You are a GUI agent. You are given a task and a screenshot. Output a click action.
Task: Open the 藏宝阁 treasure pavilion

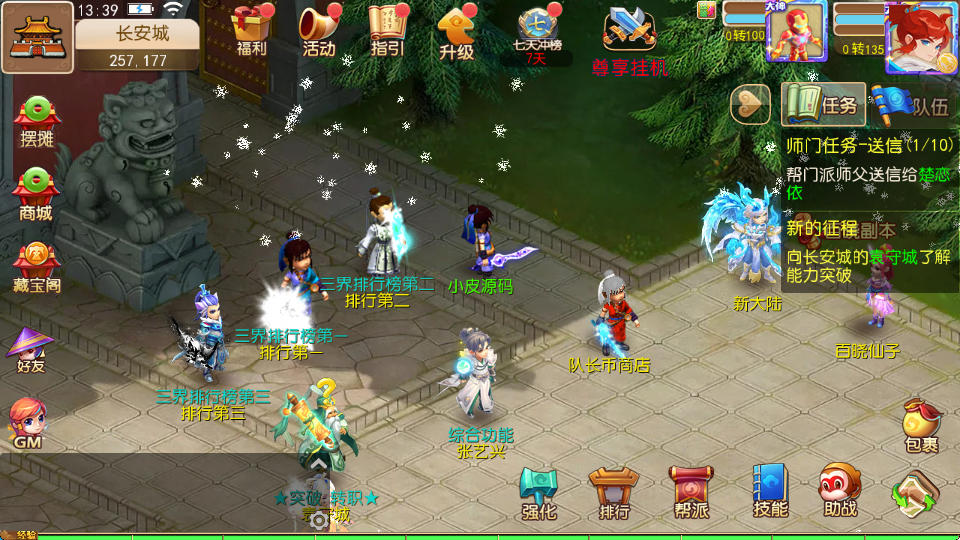pos(36,266)
